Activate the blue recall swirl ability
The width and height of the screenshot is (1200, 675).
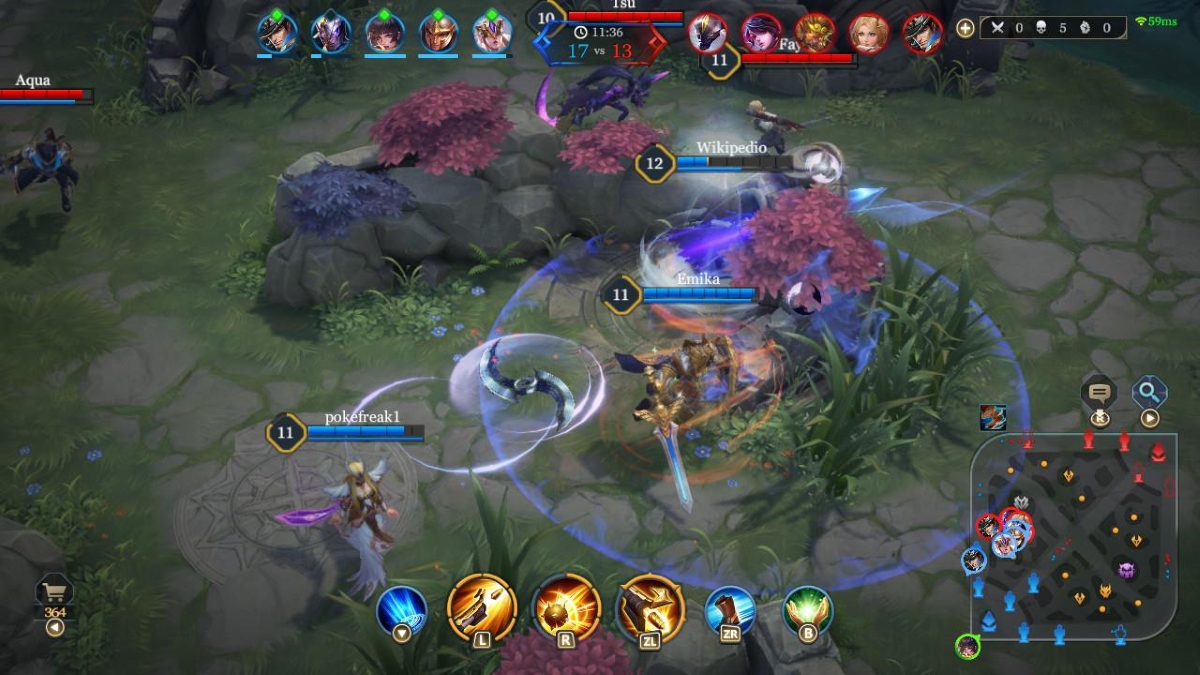coord(402,610)
